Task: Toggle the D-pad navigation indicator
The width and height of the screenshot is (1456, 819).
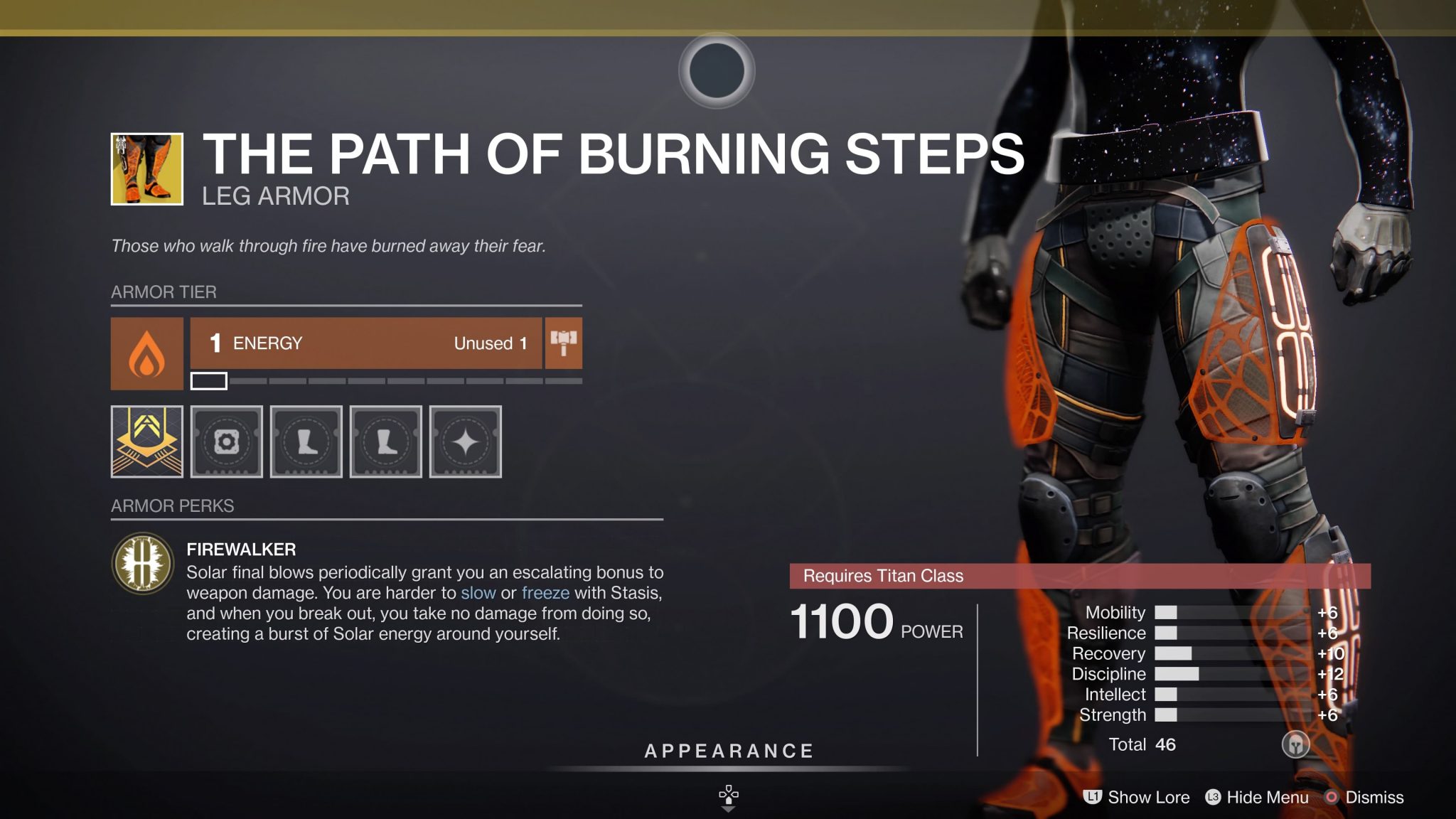Action: tap(727, 796)
